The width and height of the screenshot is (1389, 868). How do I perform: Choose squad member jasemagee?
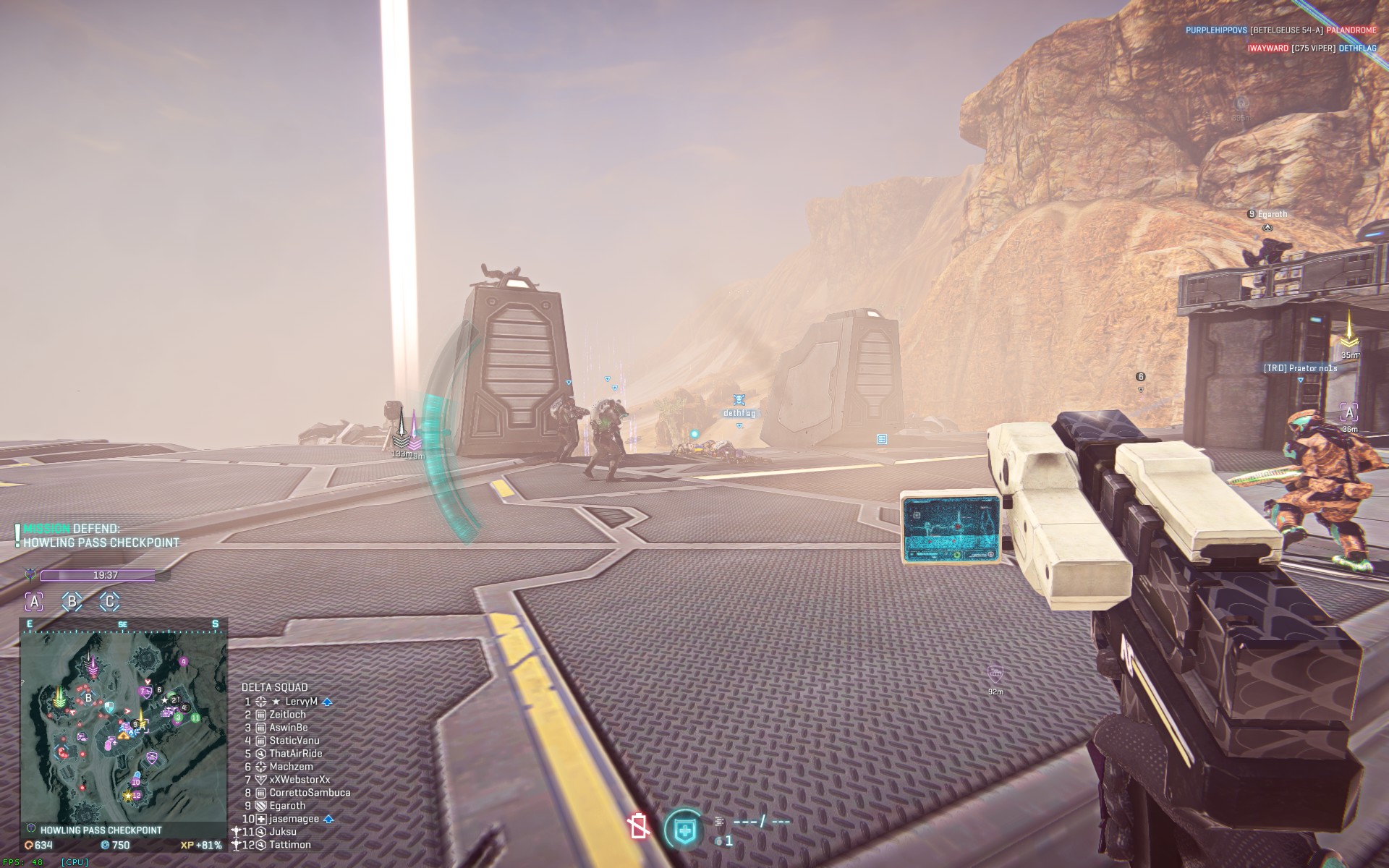294,819
